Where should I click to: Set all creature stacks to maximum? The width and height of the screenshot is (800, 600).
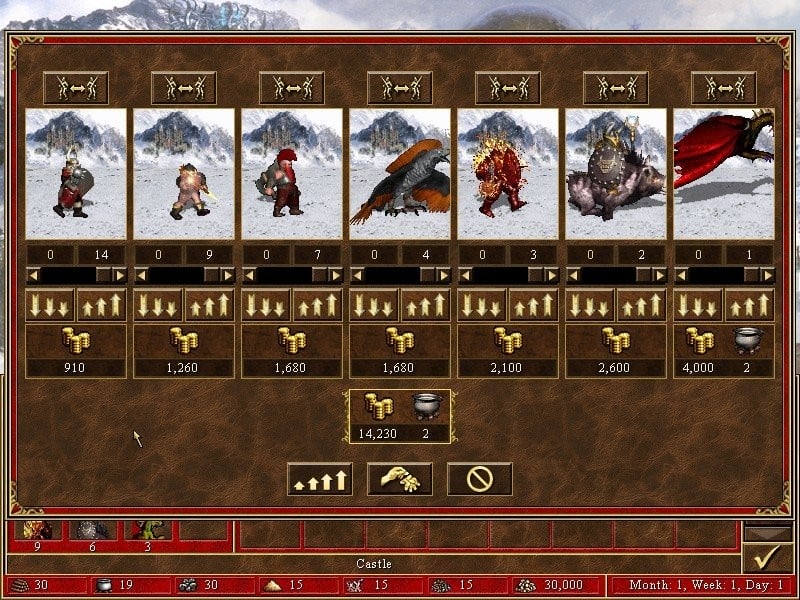[320, 479]
